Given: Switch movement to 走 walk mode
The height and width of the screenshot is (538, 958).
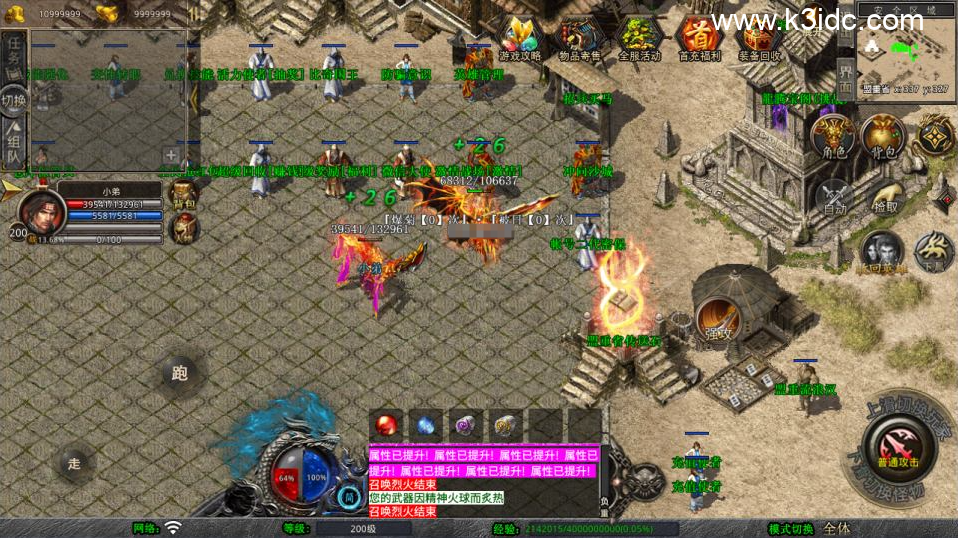Looking at the screenshot, I should tap(74, 462).
